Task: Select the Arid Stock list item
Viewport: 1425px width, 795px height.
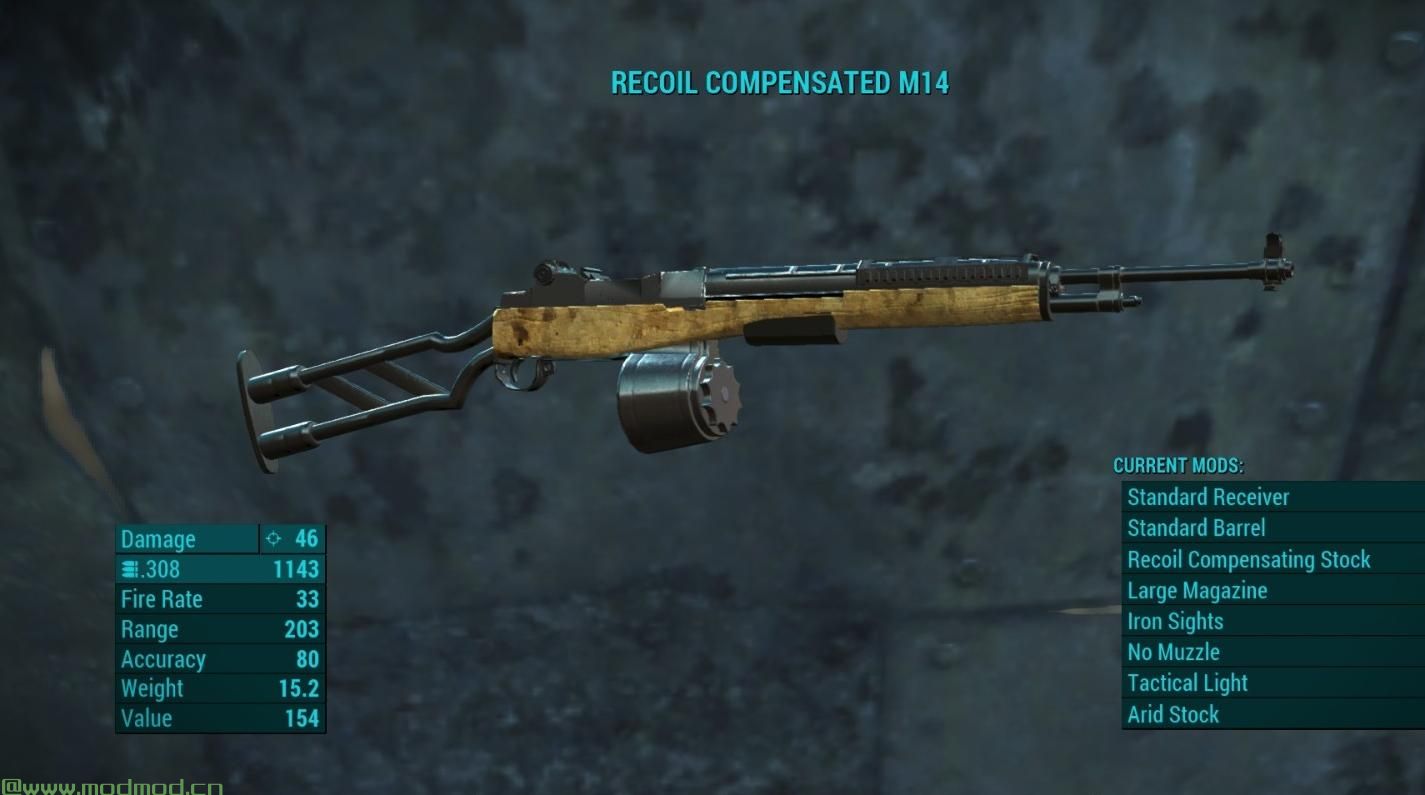Action: pos(1175,714)
